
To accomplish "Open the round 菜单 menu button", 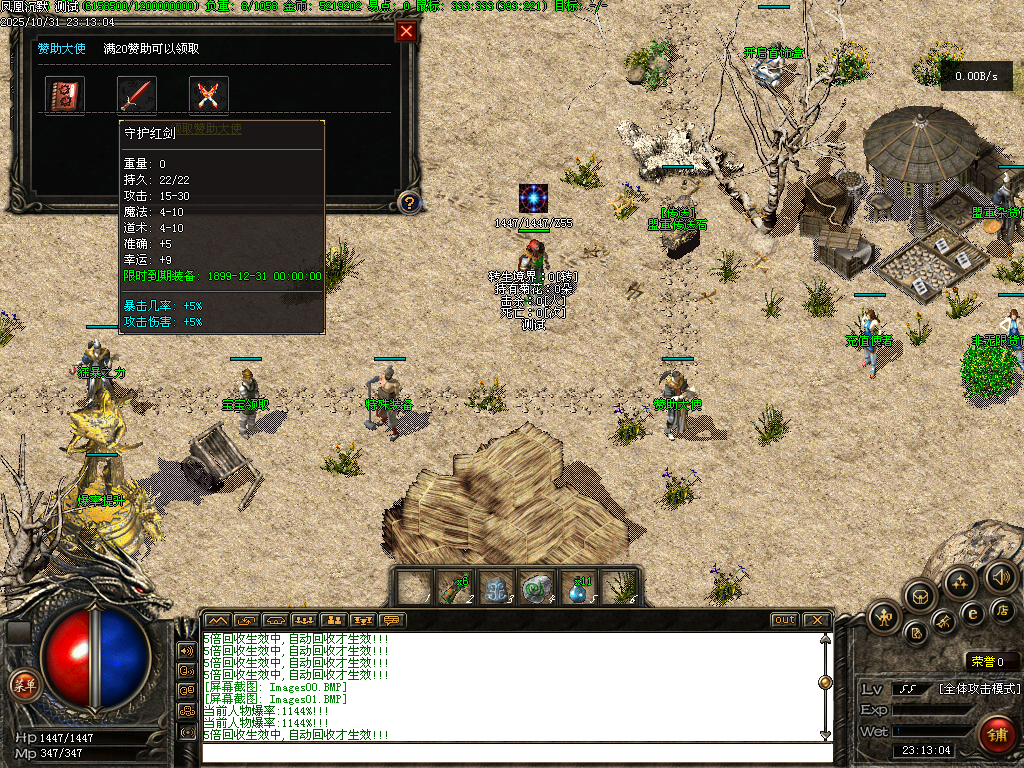I will coord(23,685).
